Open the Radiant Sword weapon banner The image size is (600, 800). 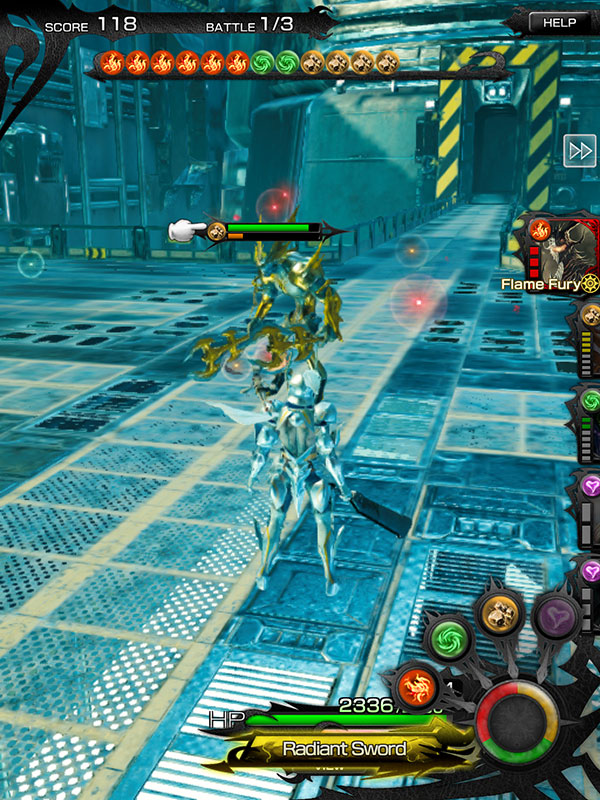click(344, 749)
